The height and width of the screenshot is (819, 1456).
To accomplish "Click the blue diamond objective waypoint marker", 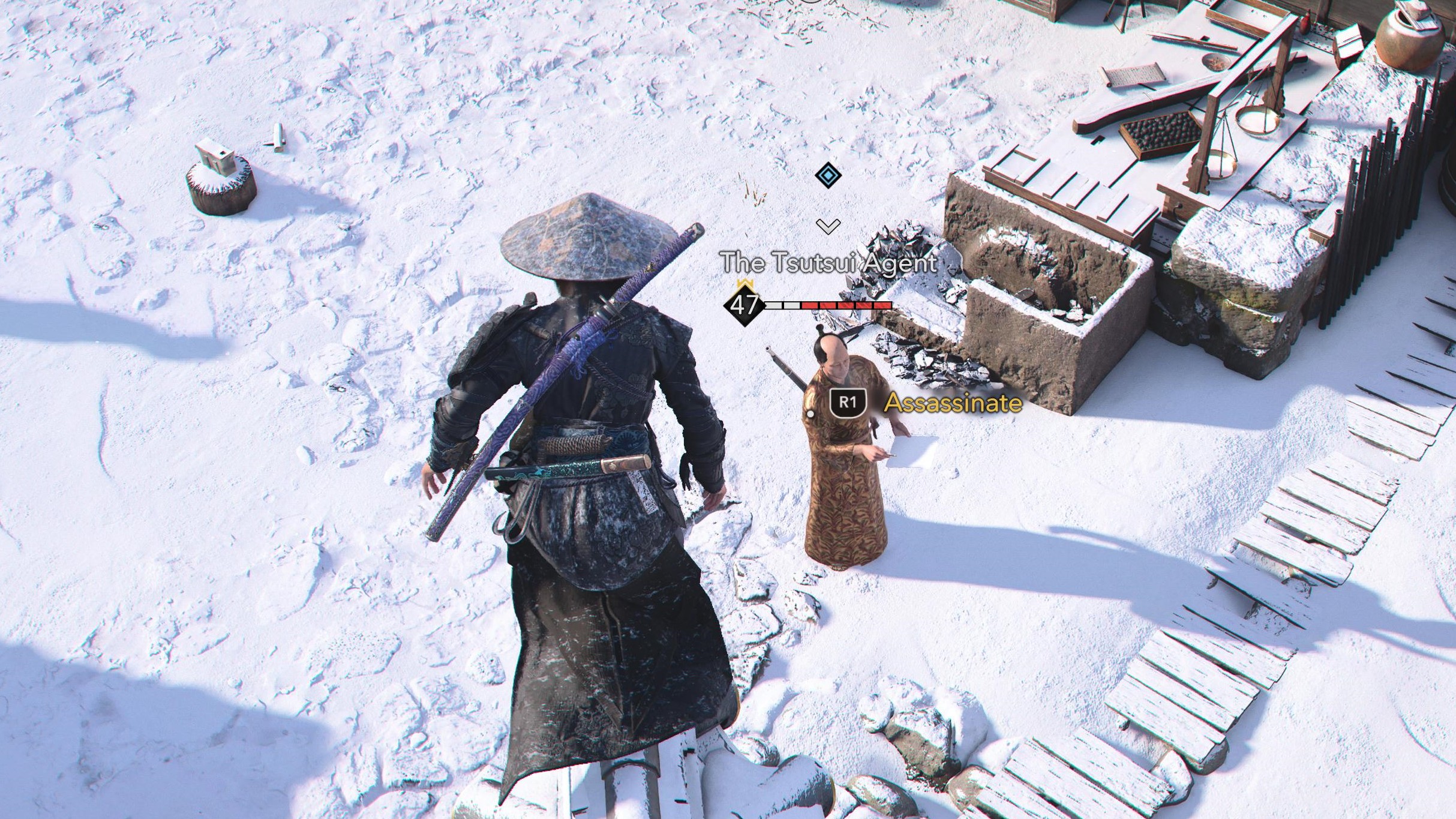I will [828, 176].
